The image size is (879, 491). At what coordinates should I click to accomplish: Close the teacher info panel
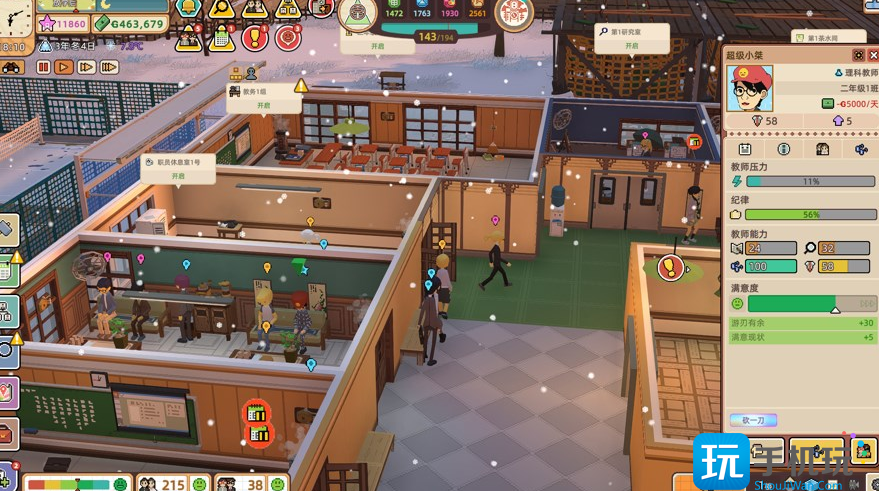[871, 55]
